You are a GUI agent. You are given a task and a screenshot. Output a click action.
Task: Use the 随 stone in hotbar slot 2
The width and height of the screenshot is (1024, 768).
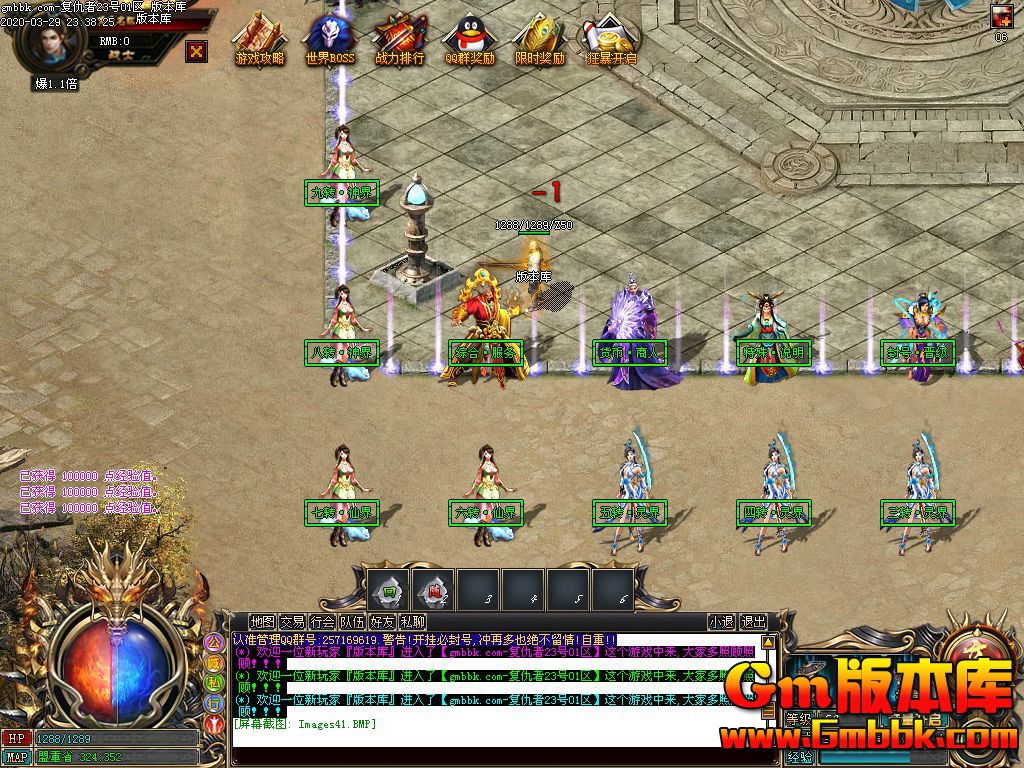[433, 590]
